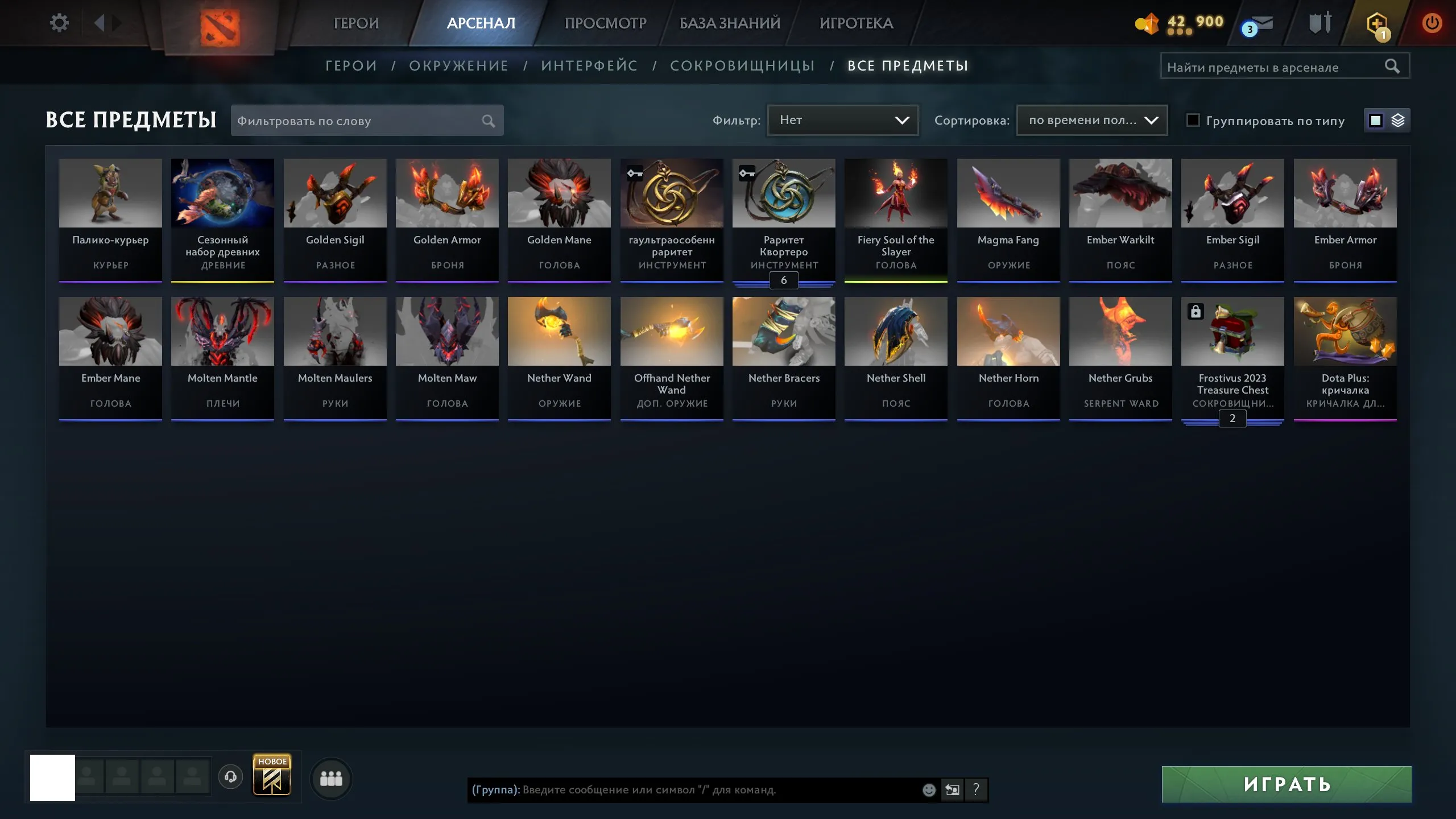Screen dimensions: 1456x819
Task: Select the Frostivus 2023 Treasure Chest thumbnail
Action: pyautogui.click(x=1232, y=330)
